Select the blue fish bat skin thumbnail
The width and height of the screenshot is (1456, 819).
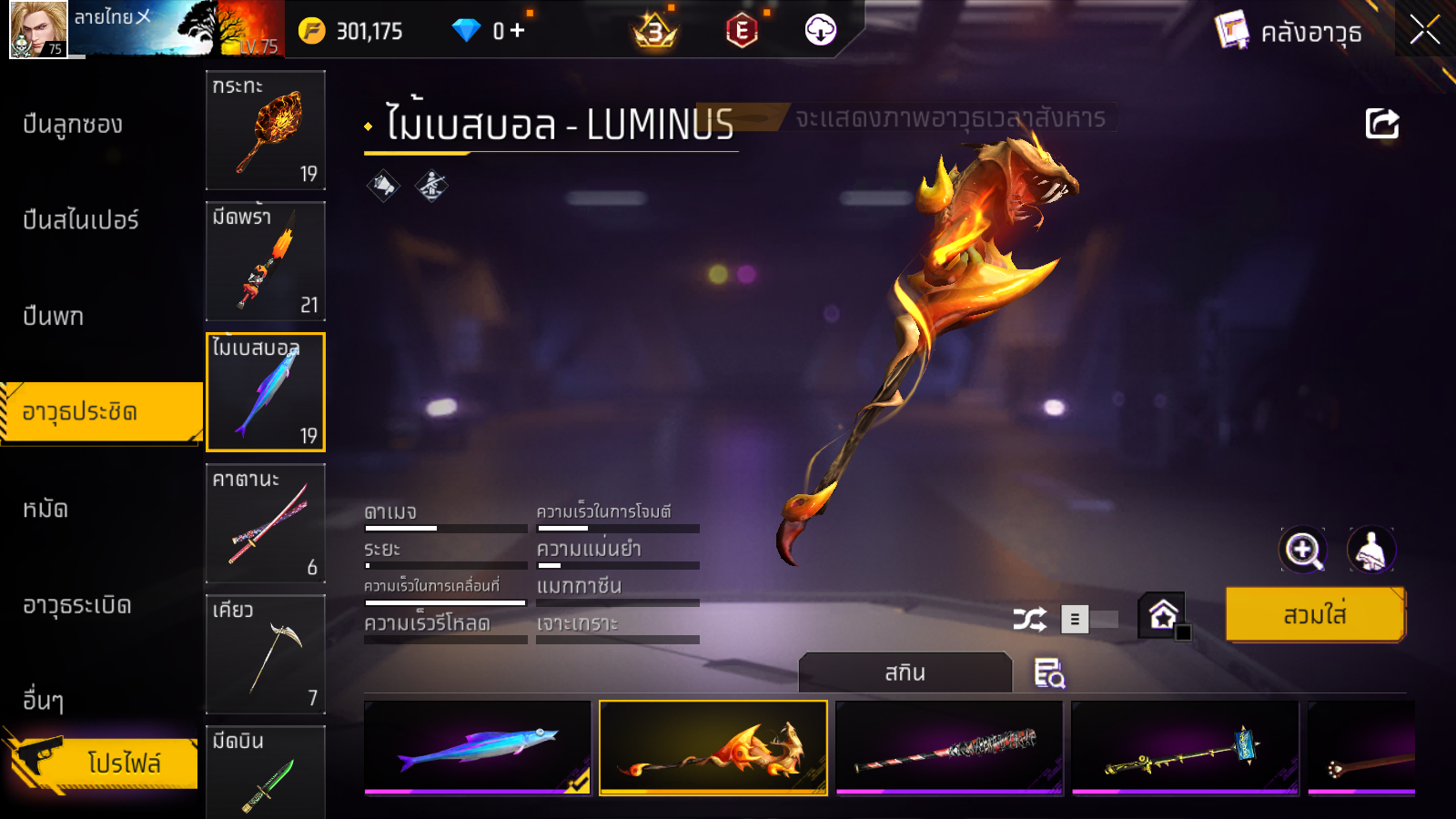(478, 747)
